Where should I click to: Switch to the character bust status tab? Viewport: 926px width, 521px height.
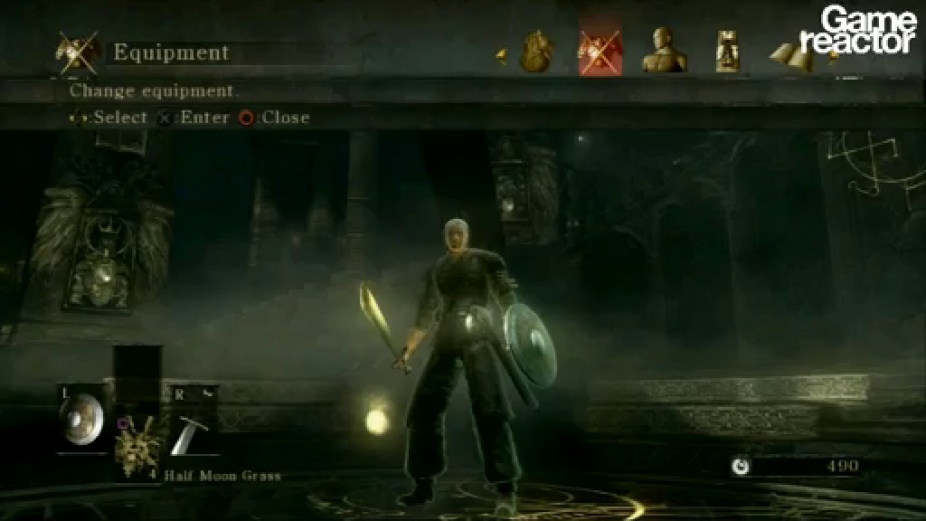tap(663, 51)
